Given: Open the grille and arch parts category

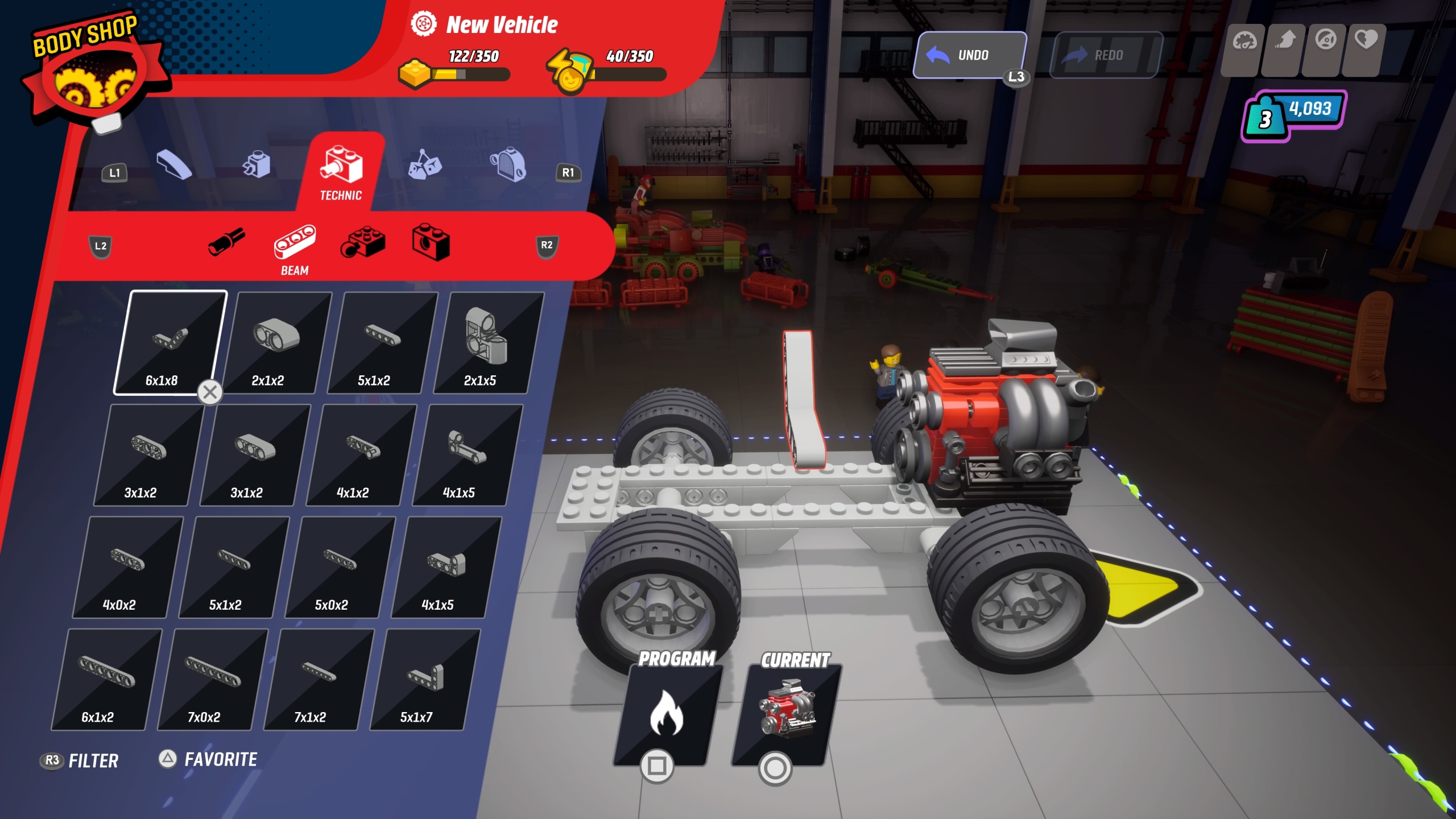Looking at the screenshot, I should click(x=508, y=165).
